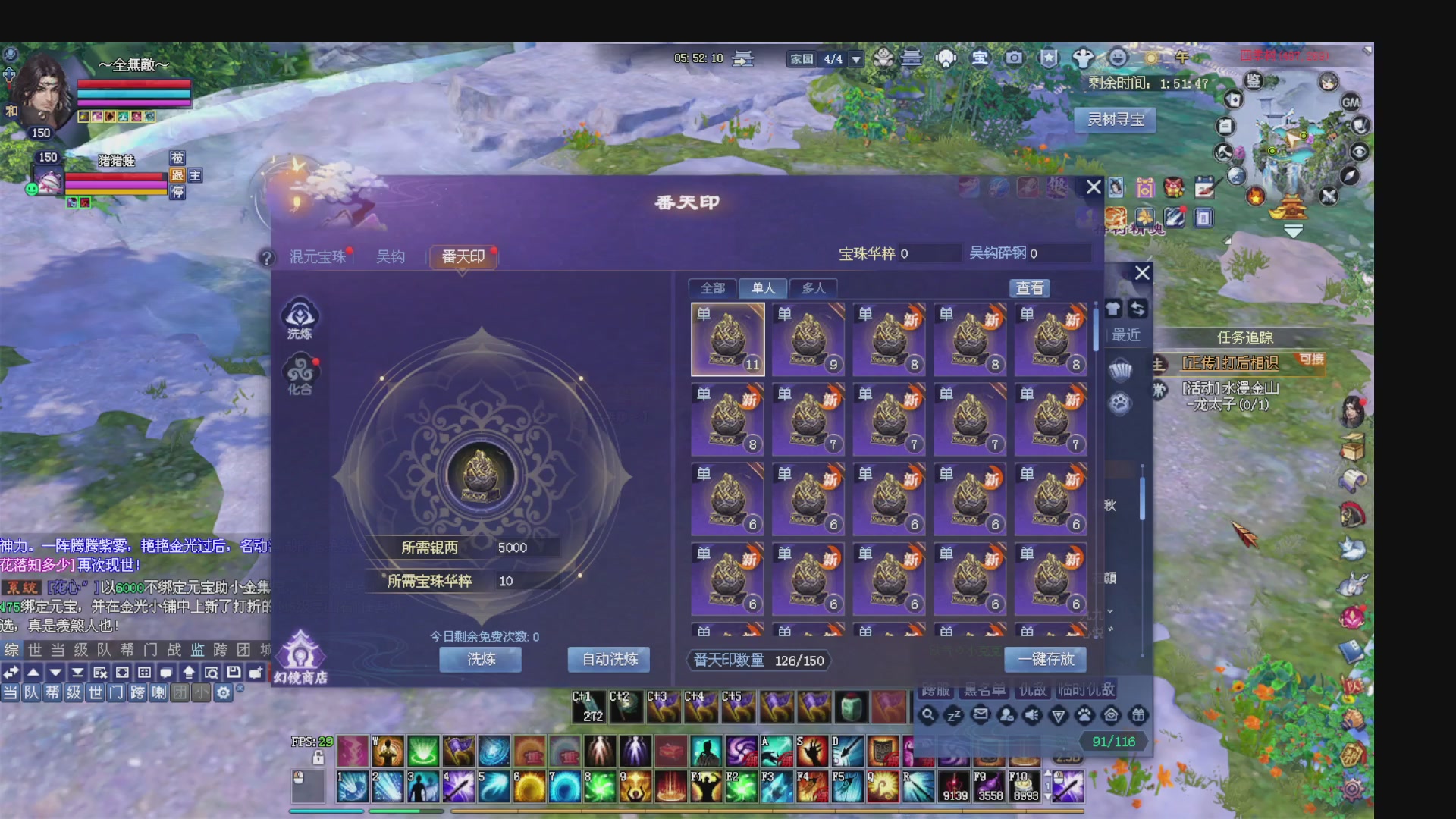The width and height of the screenshot is (1456, 819).
Task: Click the camera screenshot icon on top toolbar
Action: (1015, 58)
